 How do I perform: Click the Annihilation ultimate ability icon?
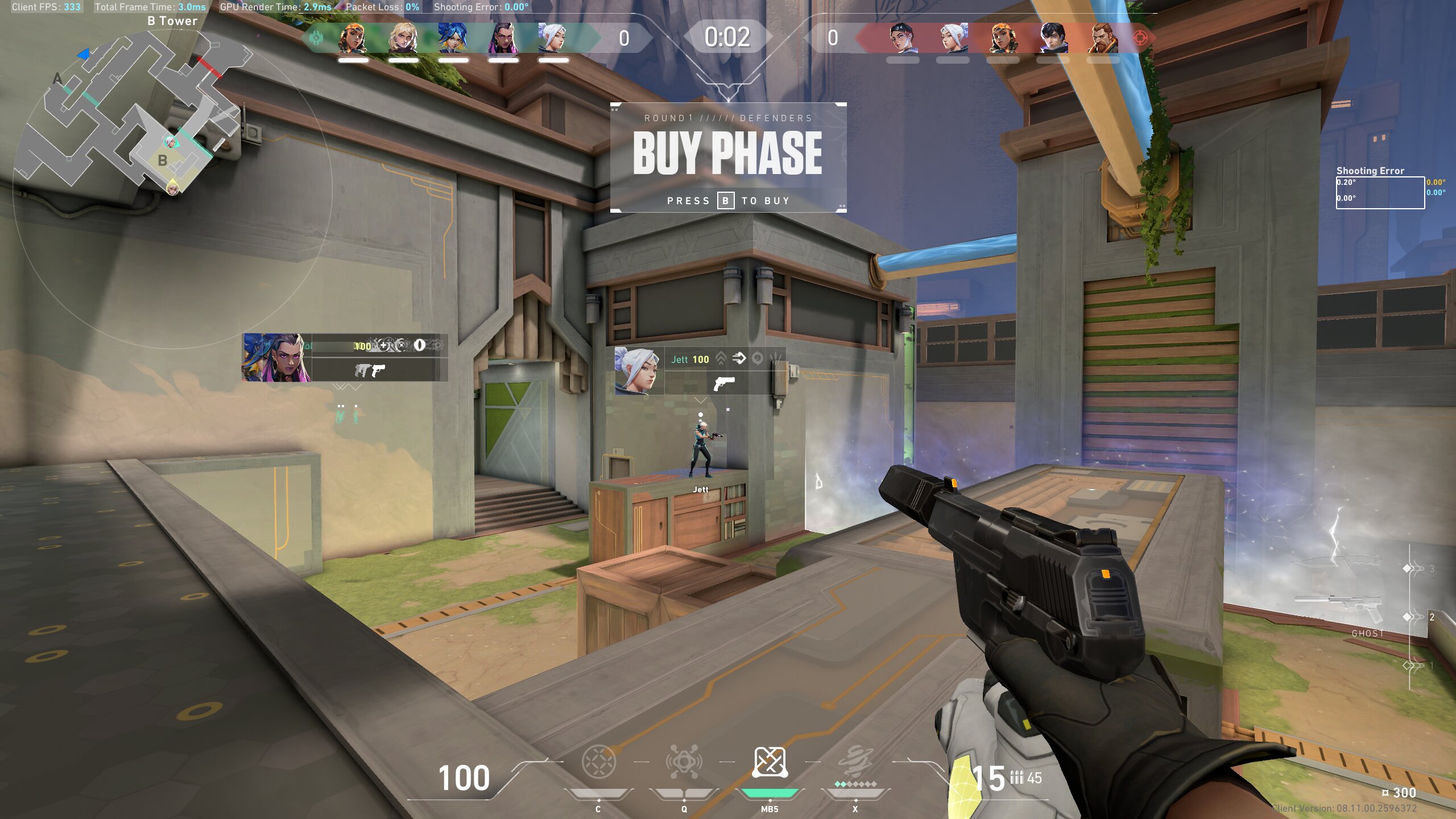pyautogui.click(x=855, y=762)
